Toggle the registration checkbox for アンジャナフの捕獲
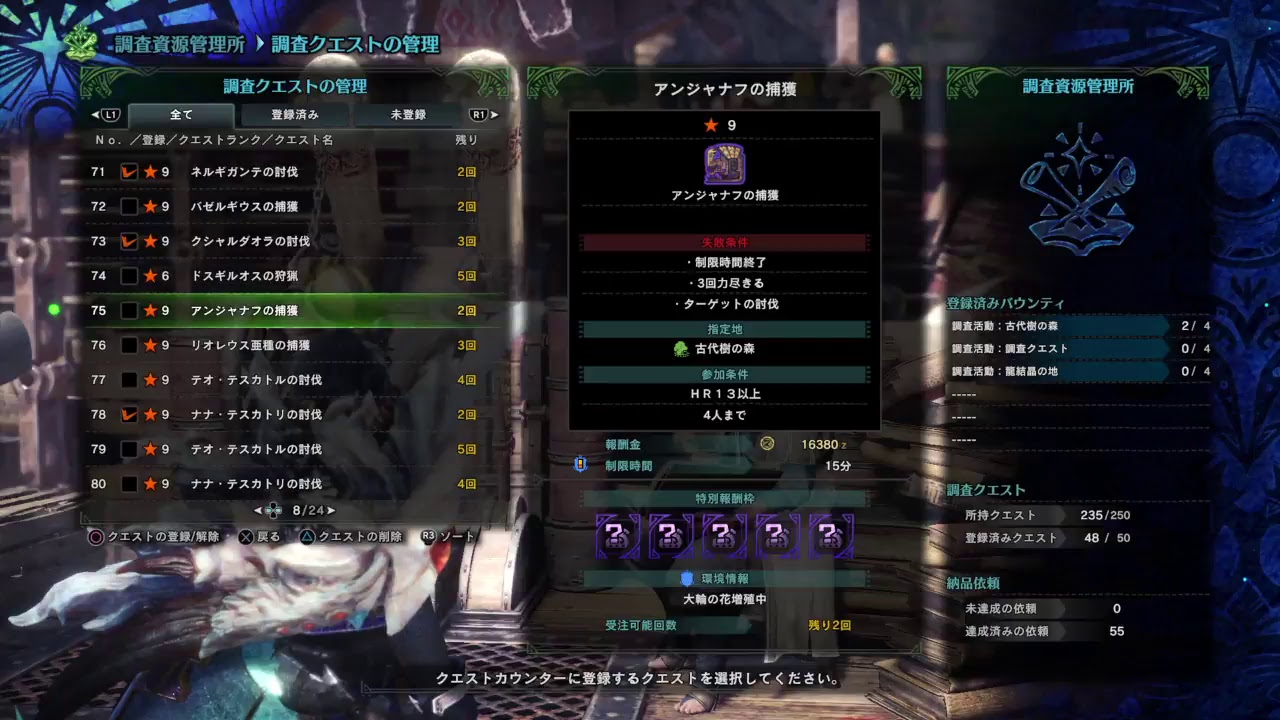Screen dimensions: 1280x720 pos(128,309)
